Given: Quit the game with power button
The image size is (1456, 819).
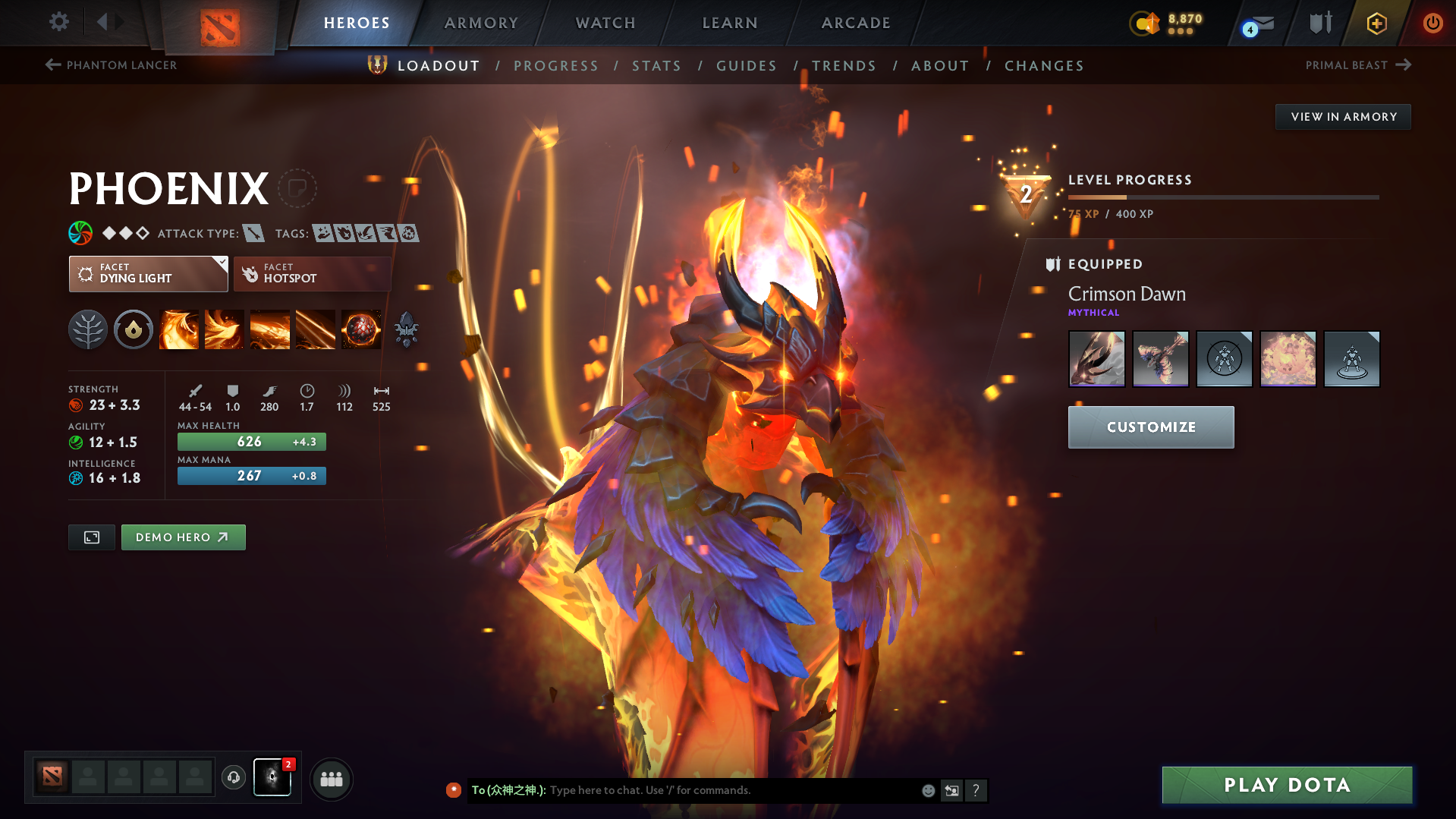Looking at the screenshot, I should 1432,23.
